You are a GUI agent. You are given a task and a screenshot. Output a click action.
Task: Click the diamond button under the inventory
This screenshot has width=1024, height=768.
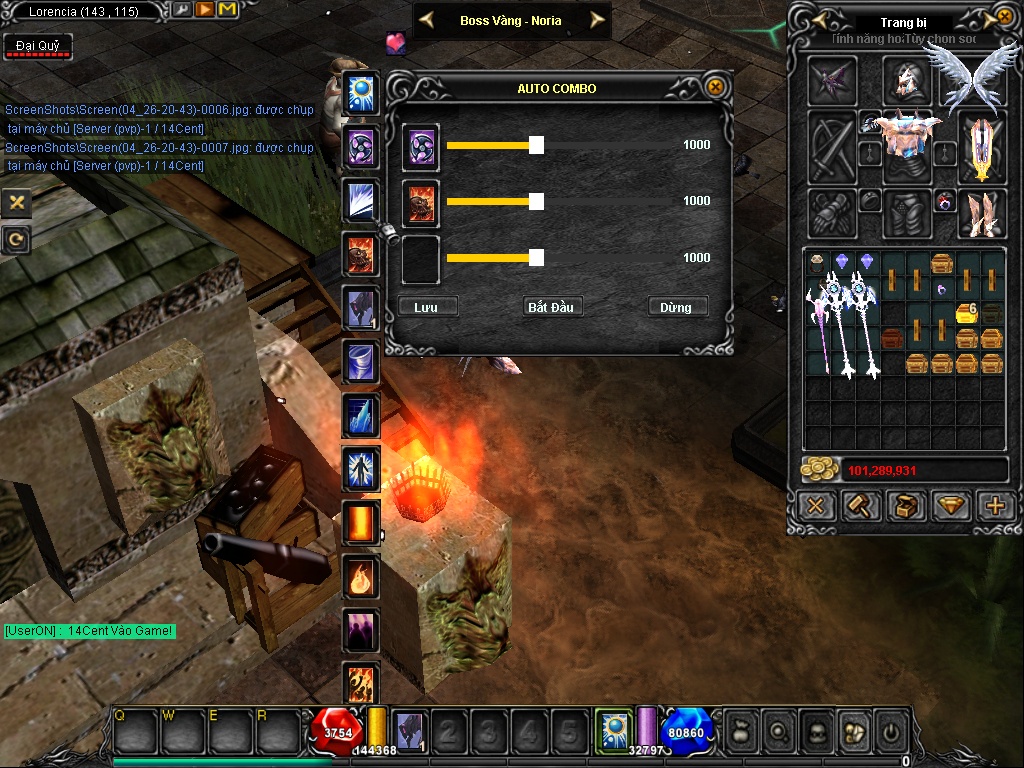click(950, 505)
